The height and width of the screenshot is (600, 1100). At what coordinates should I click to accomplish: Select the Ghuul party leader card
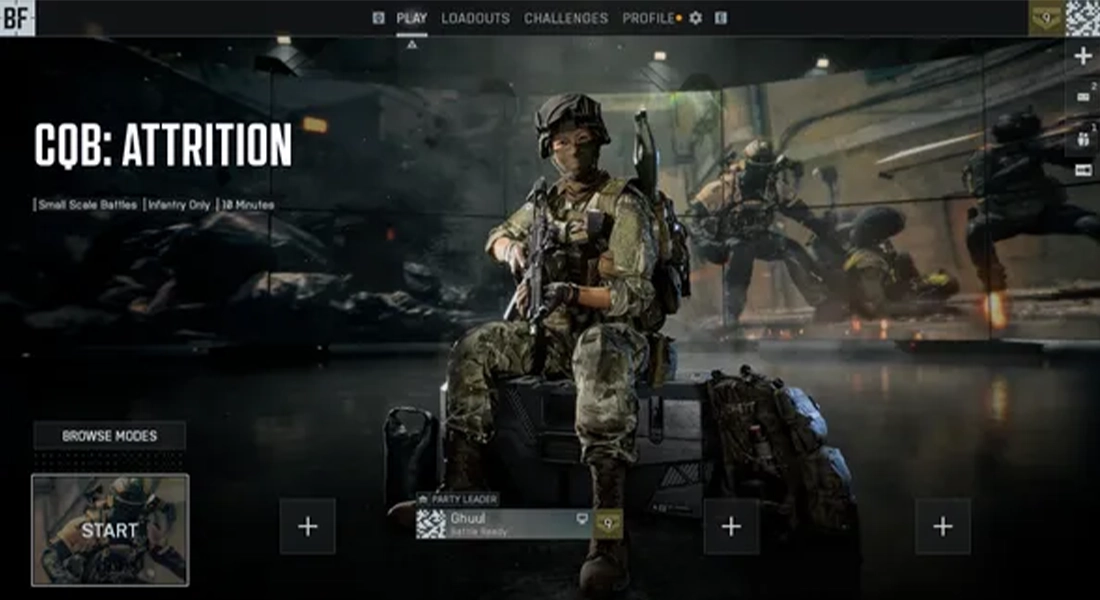(504, 524)
